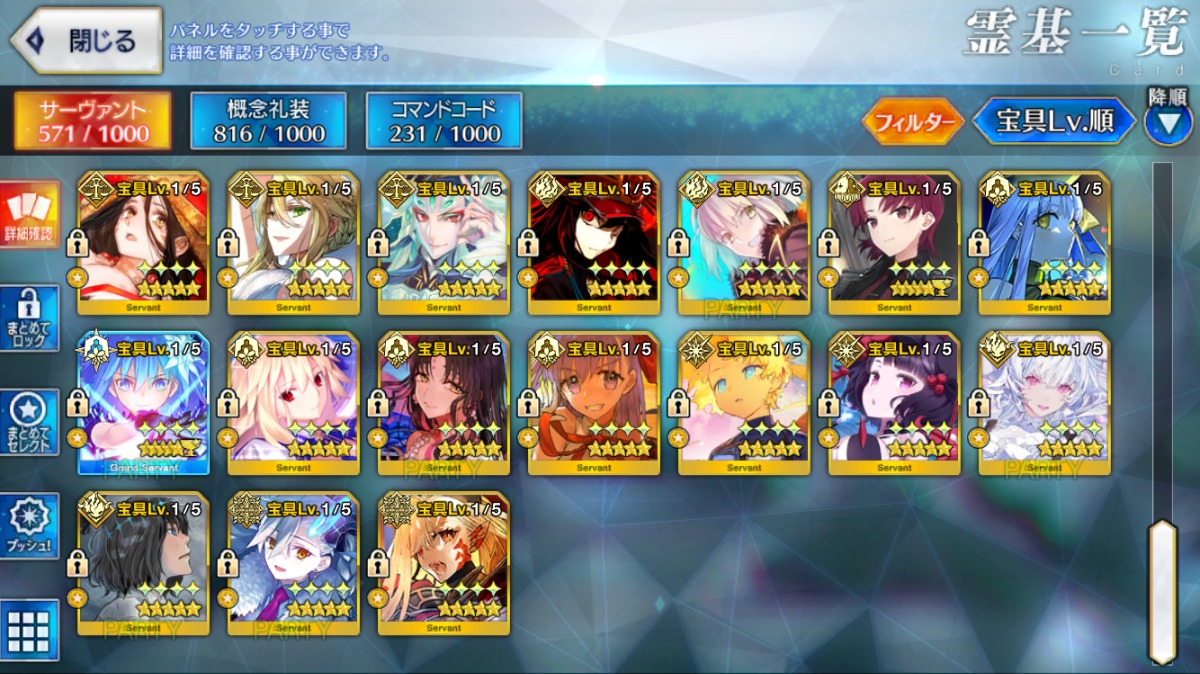Change the 宝具Lv.順 sort order
This screenshot has height=674, width=1200.
[1054, 121]
